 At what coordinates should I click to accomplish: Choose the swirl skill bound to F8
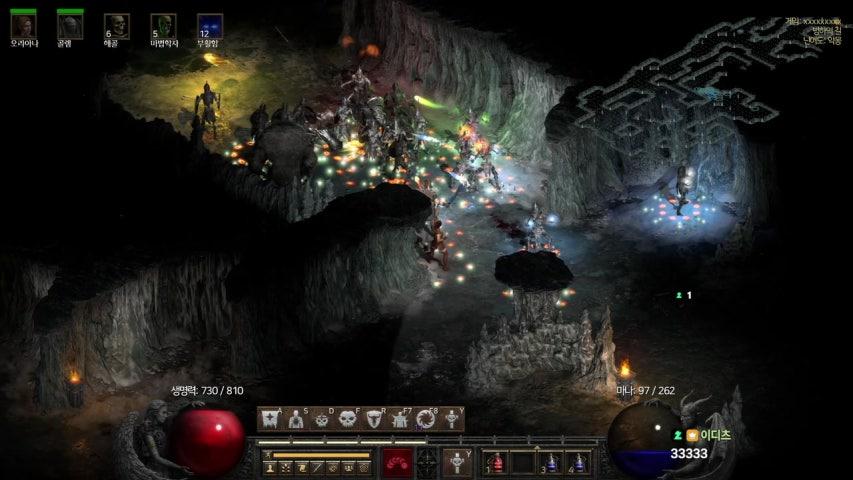tap(426, 419)
